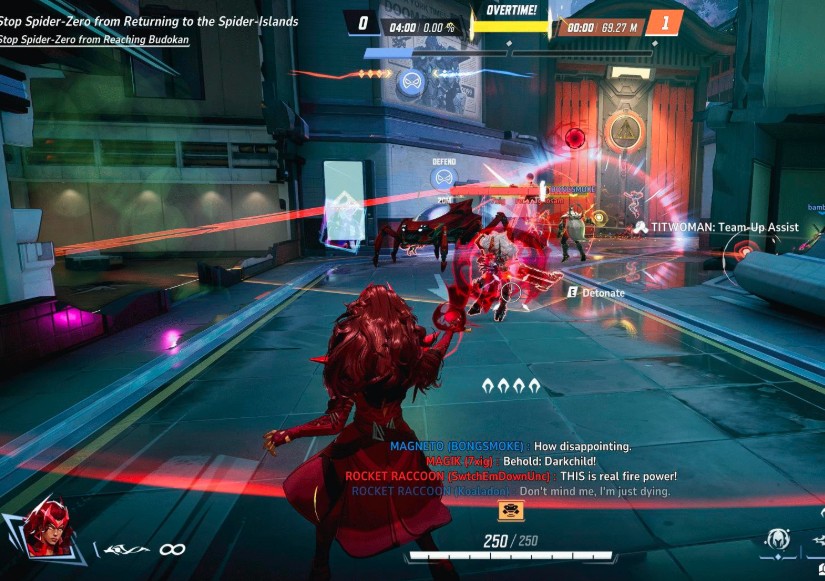The width and height of the screenshot is (825, 581).
Task: Open the Spider-Zero objective tracker text
Action: [149, 21]
